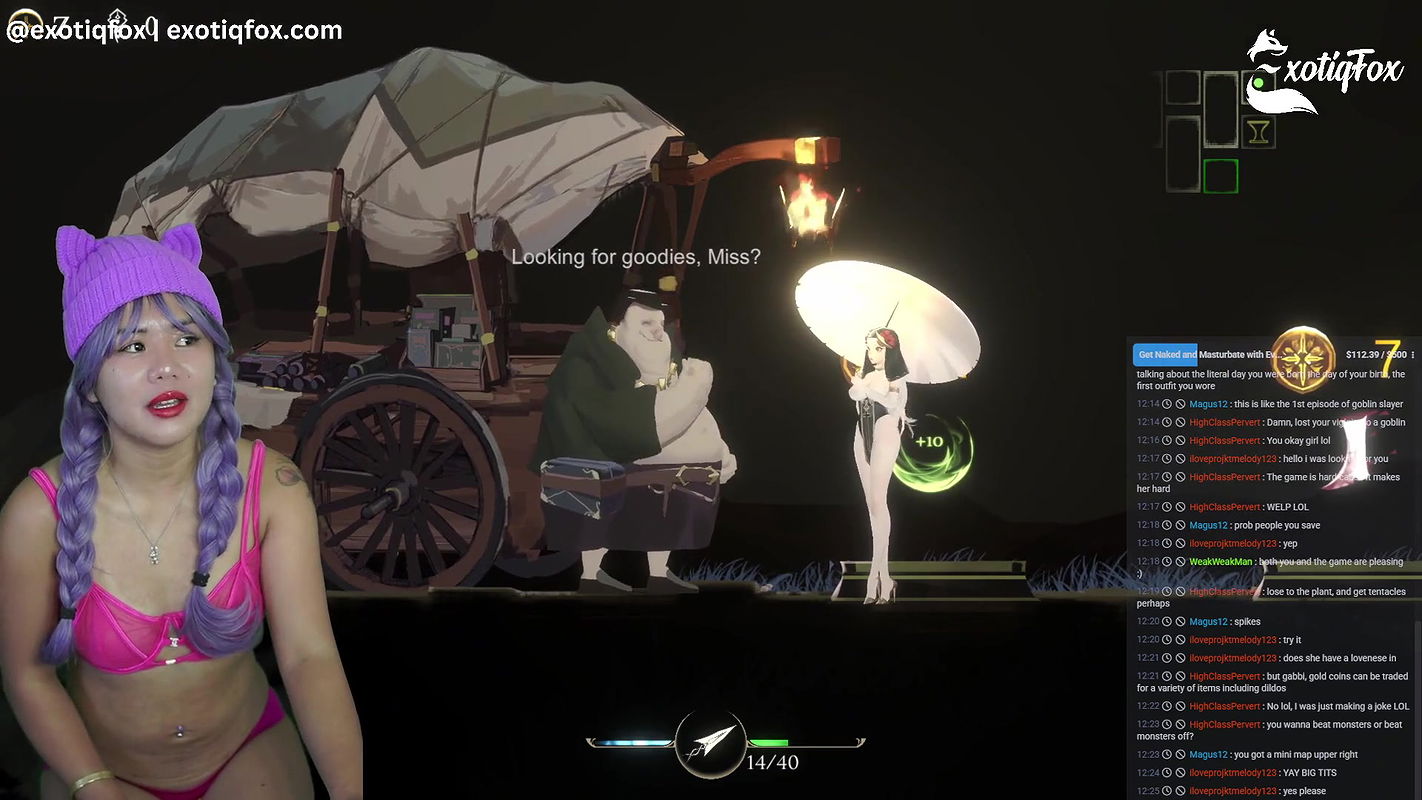Viewport: 1422px width, 800px height.
Task: Expand the mini map in the corner
Action: [x=1205, y=125]
